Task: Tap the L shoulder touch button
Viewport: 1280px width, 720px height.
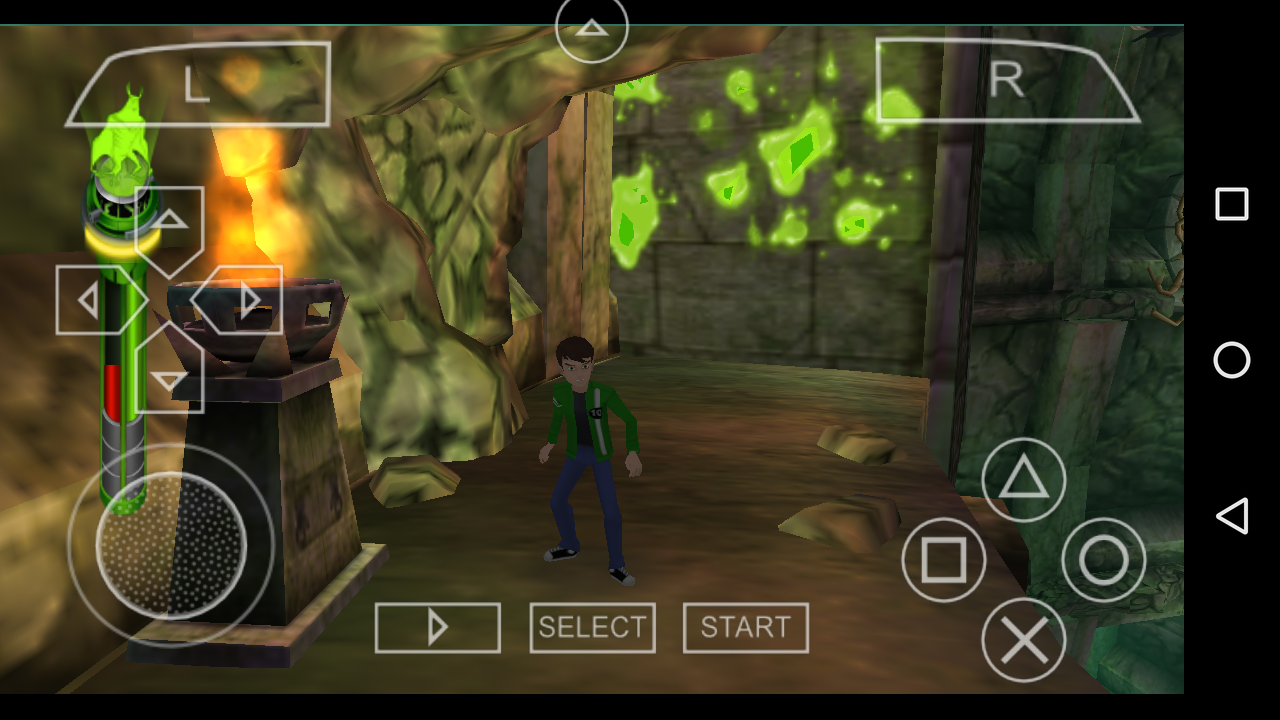Action: point(200,84)
